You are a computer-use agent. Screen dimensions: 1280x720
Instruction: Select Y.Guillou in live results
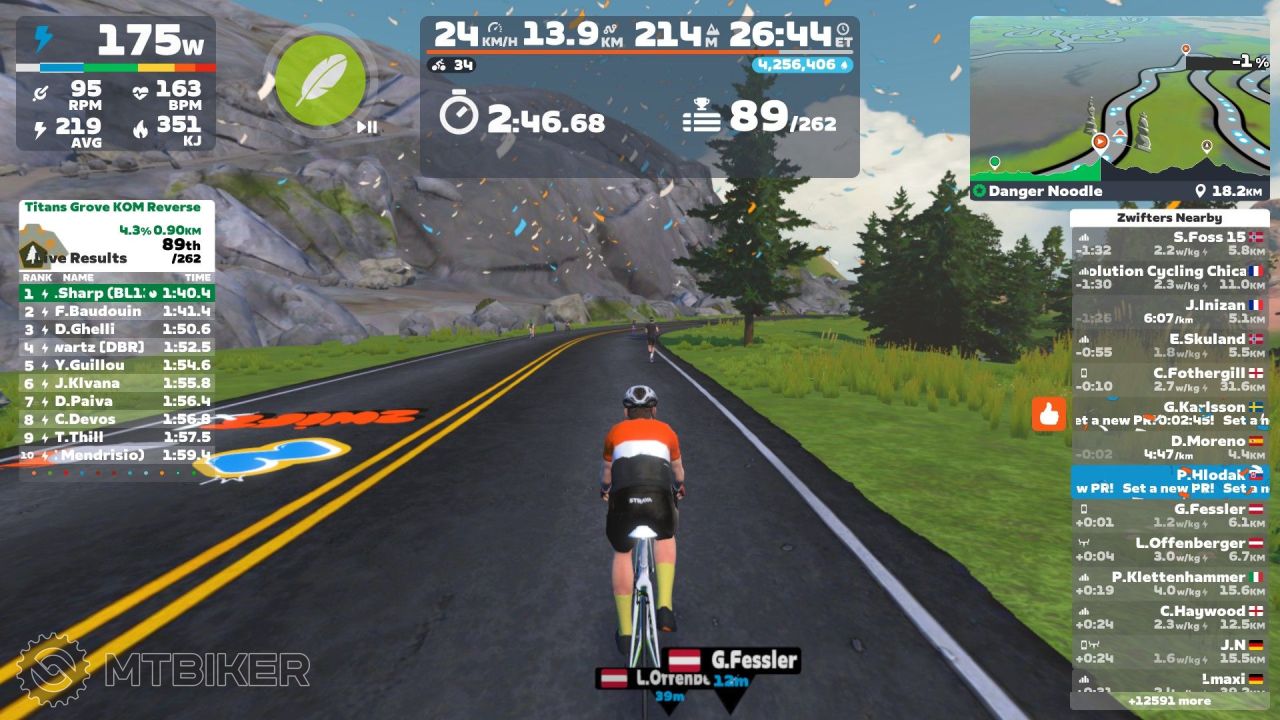(117, 365)
